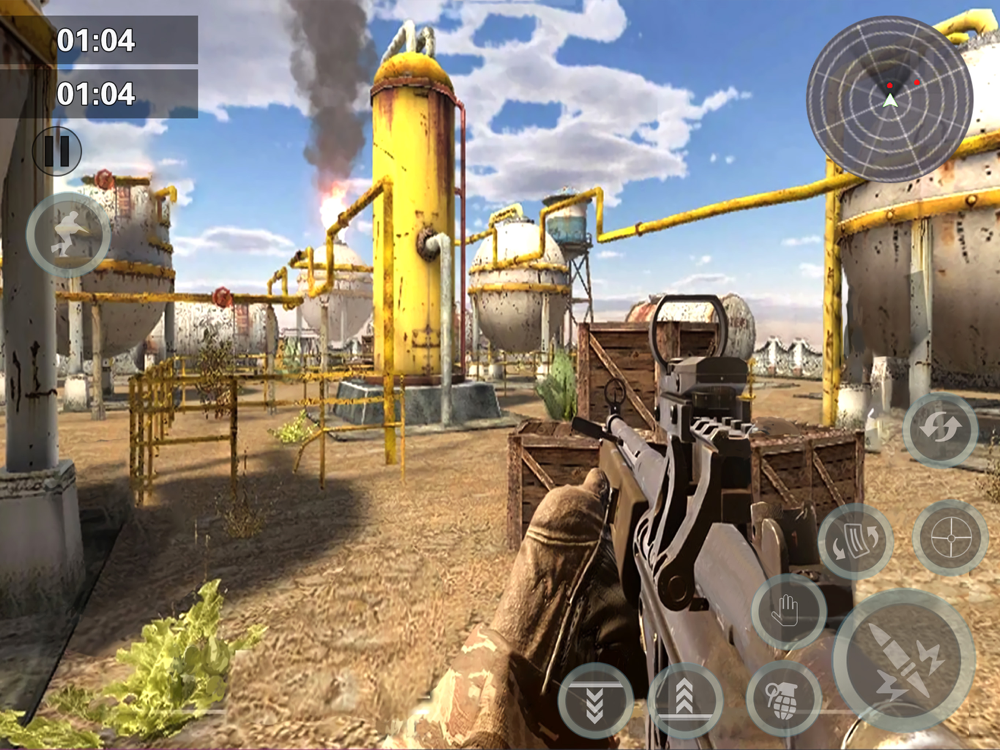1000x750 pixels.
Task: Switch weapon with the circular arrows button
Action: point(940,431)
